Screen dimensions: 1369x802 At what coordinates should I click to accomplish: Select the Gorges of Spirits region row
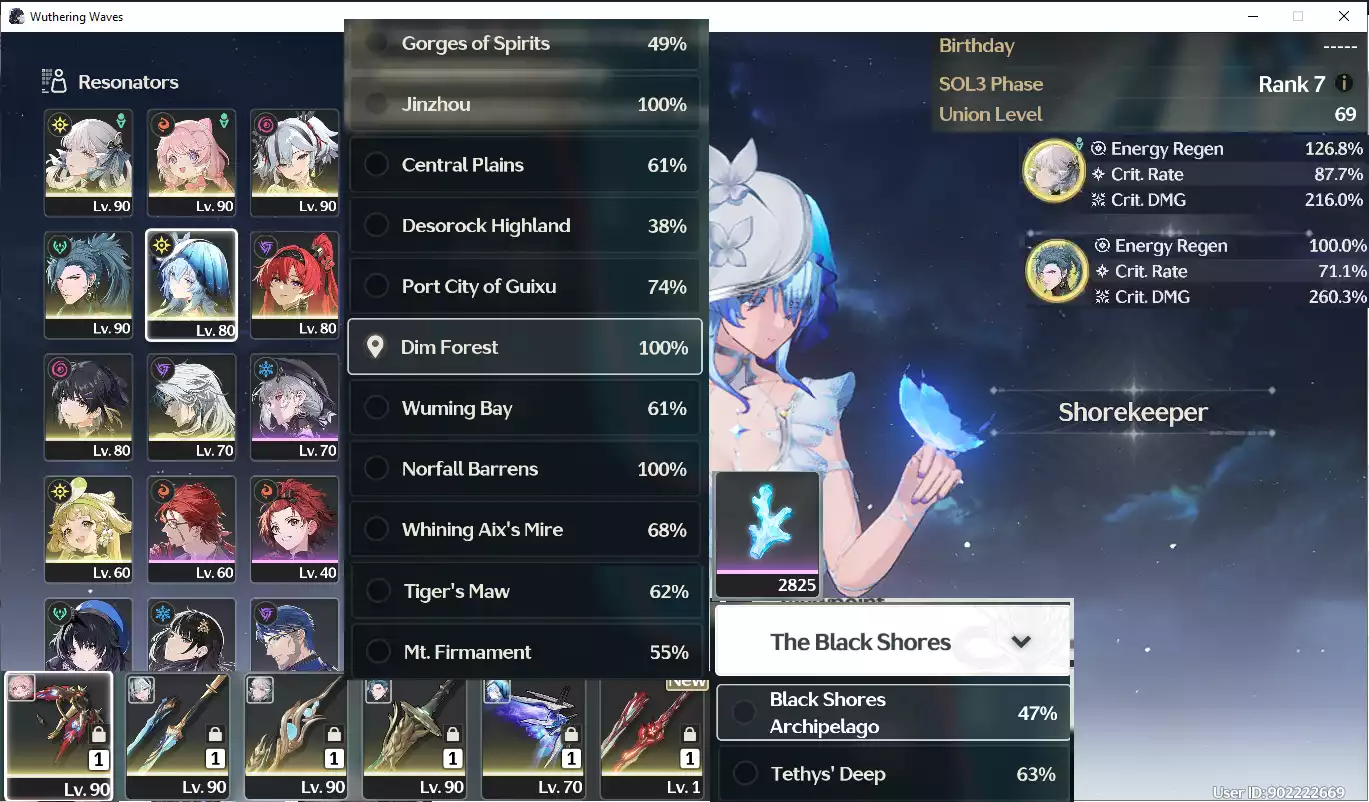point(525,44)
